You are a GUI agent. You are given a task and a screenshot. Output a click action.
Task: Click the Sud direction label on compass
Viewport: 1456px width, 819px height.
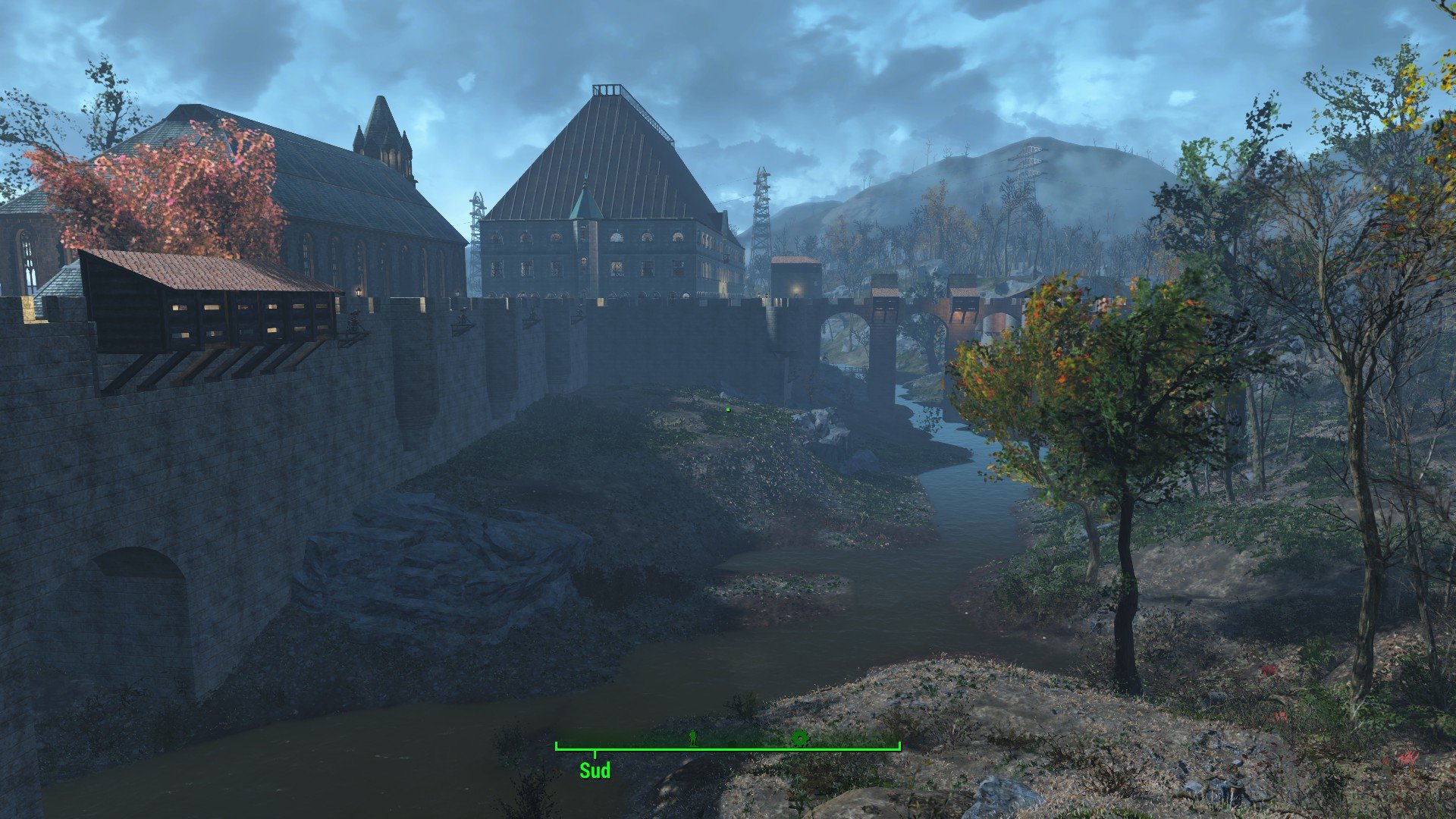pyautogui.click(x=595, y=771)
